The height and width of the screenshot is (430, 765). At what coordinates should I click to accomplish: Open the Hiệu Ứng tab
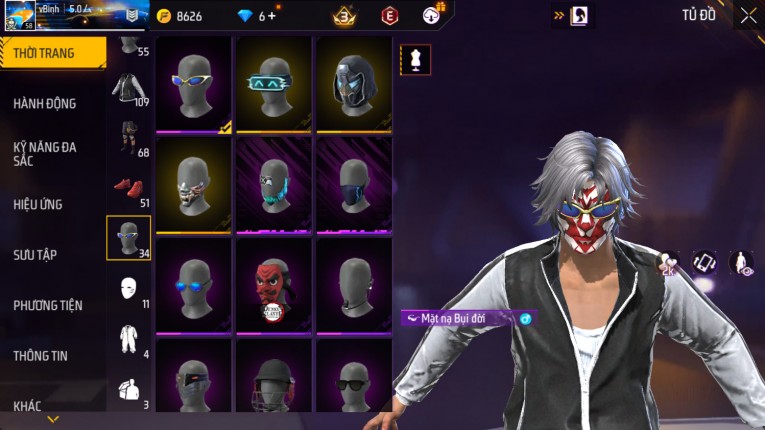click(38, 204)
